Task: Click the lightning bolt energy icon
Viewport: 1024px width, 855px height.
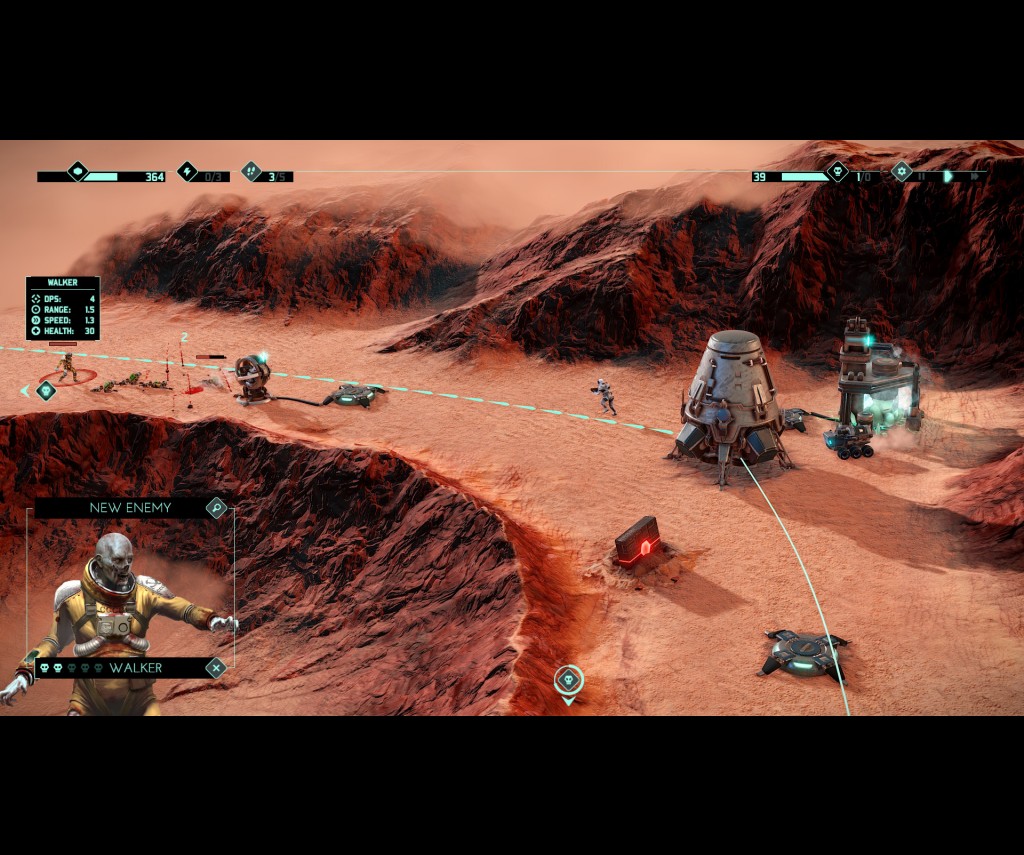Action: click(x=188, y=171)
